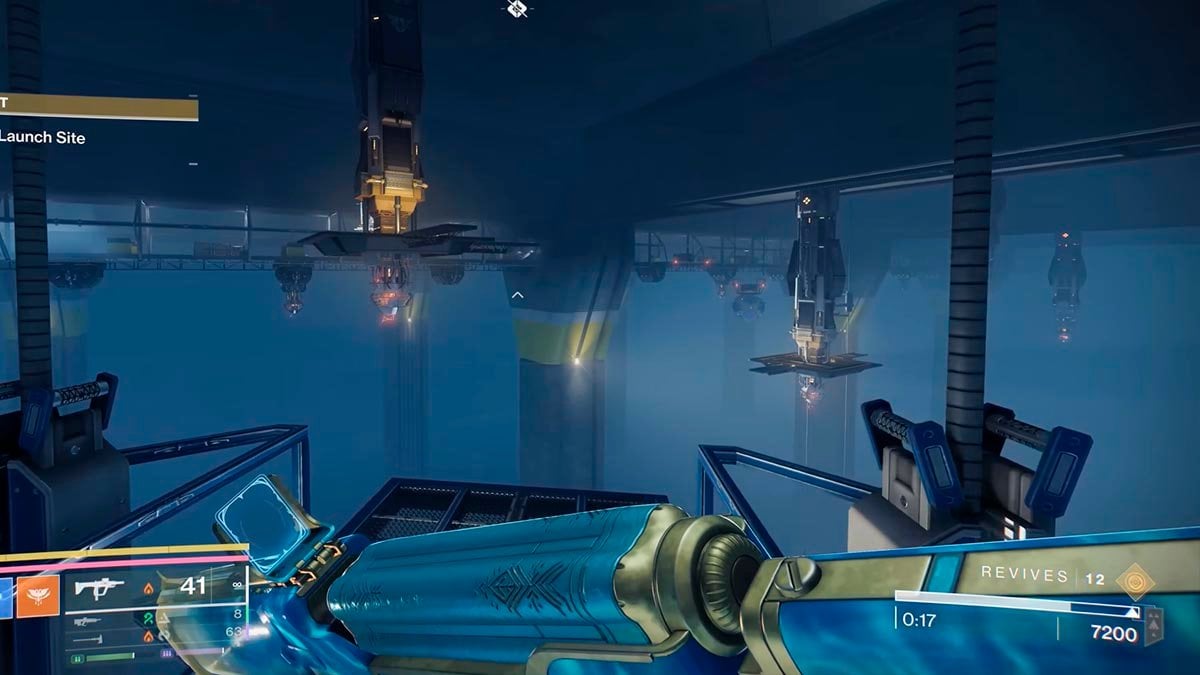Viewport: 1200px width, 675px height.
Task: Select the blue ability icon beside the super
Action: 5,596
